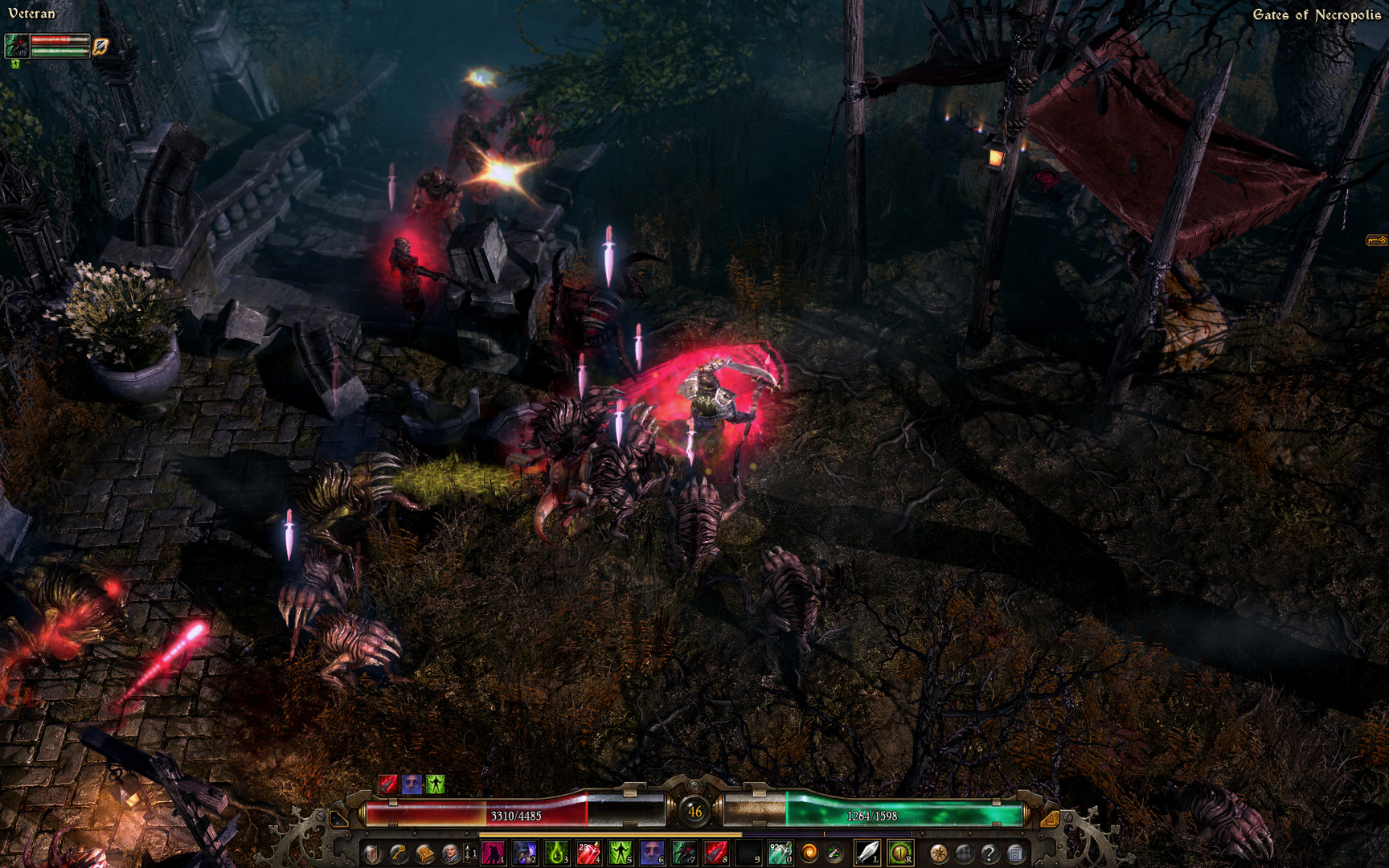Open the quest log icon at far right
The image size is (1389, 868).
click(1015, 854)
